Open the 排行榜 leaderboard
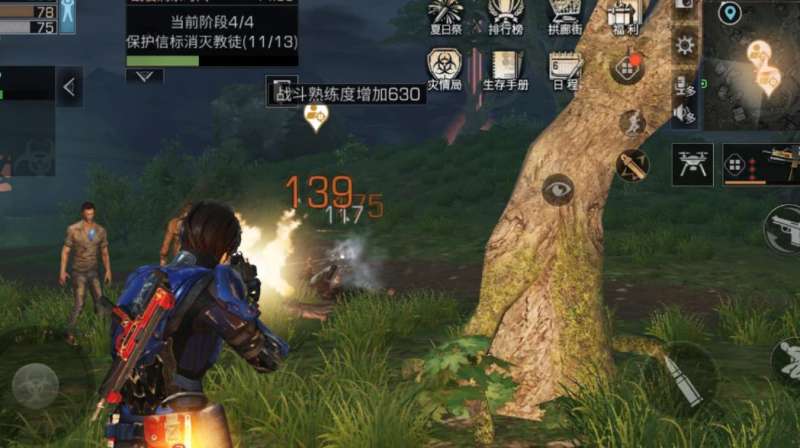This screenshot has width=800, height=448. [506, 16]
